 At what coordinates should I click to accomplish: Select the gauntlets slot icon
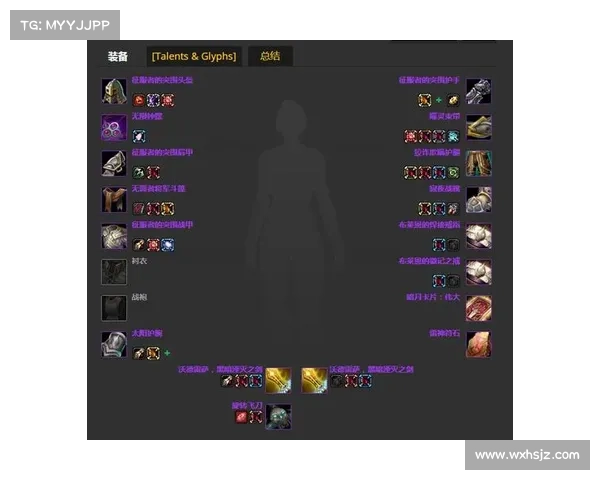479,91
